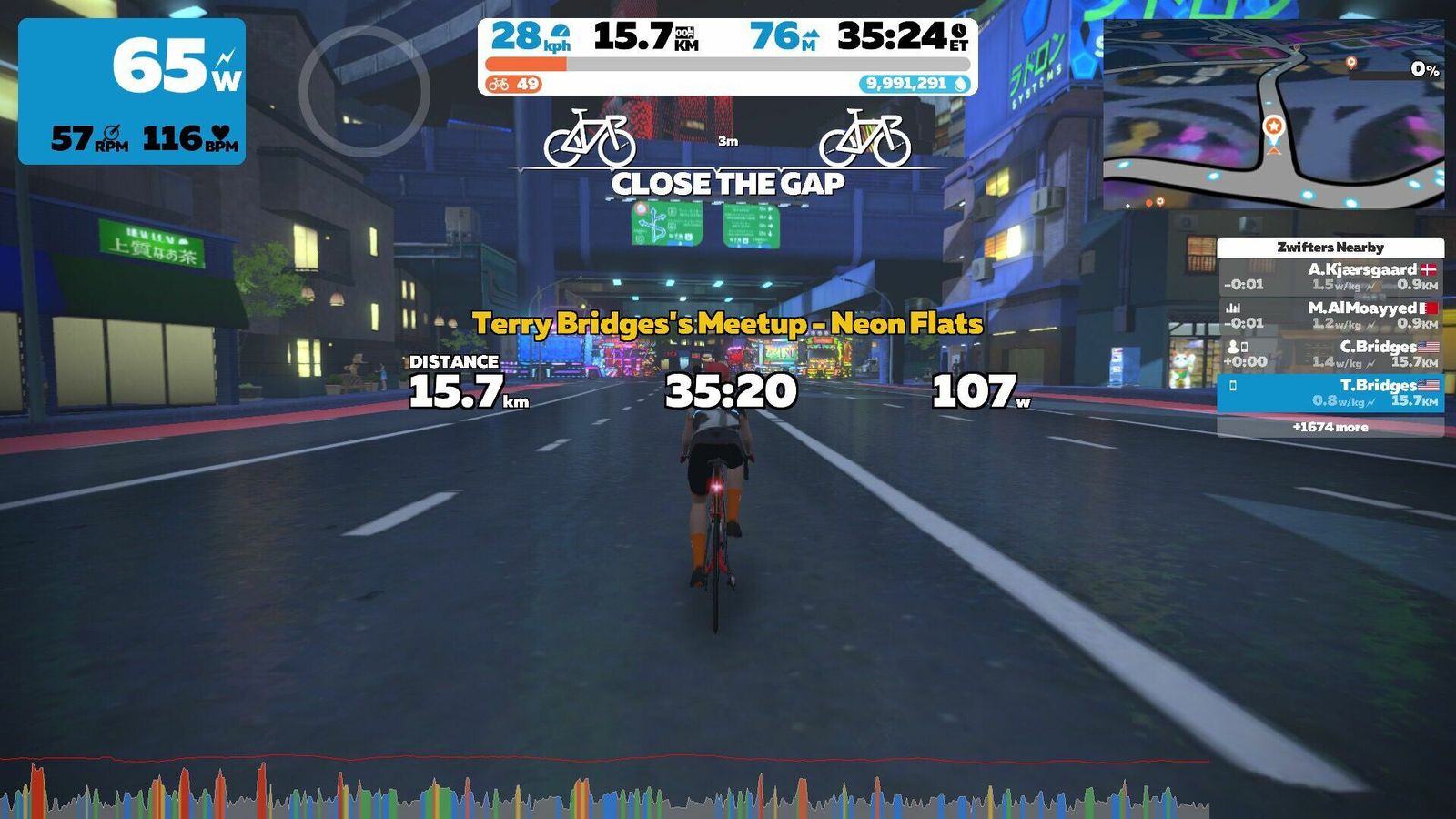
Task: Choose C.Bridges in the nearby riders list
Action: [x=1330, y=354]
